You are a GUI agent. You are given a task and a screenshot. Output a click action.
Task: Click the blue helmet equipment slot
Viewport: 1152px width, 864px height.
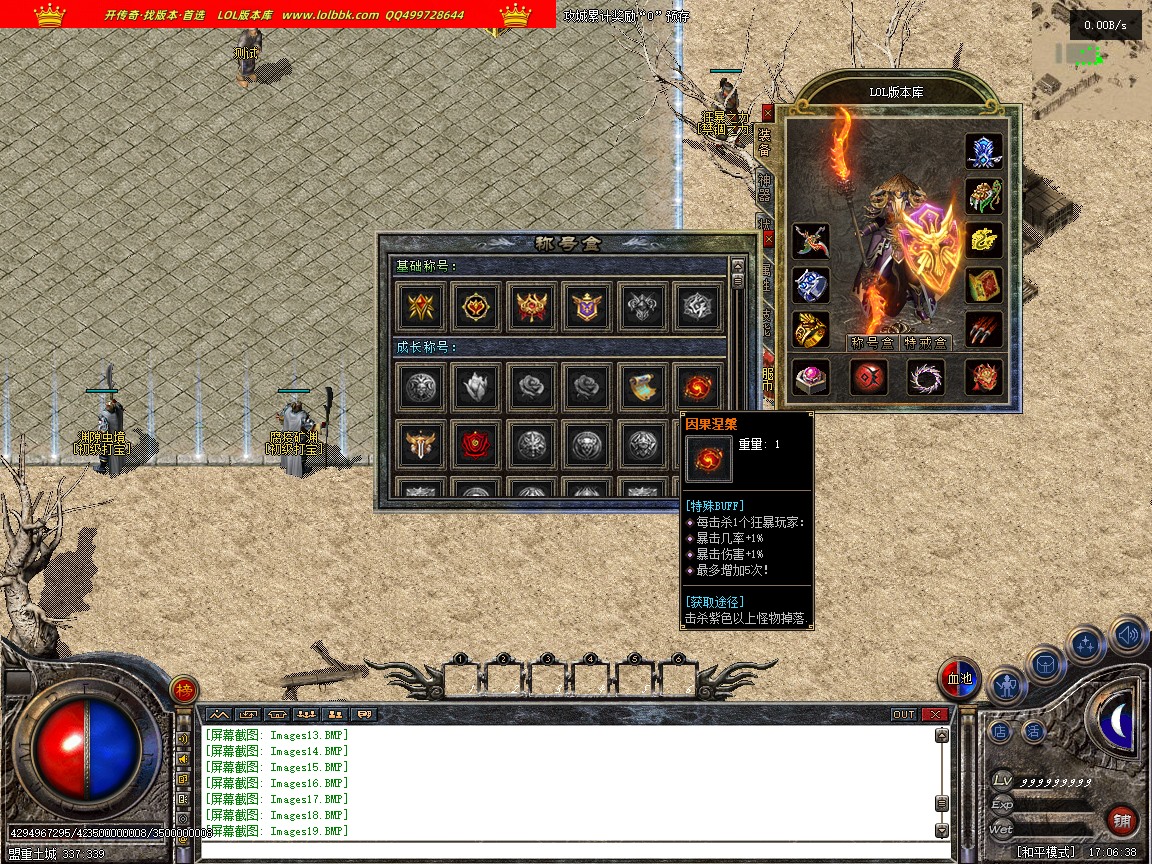pyautogui.click(x=984, y=152)
